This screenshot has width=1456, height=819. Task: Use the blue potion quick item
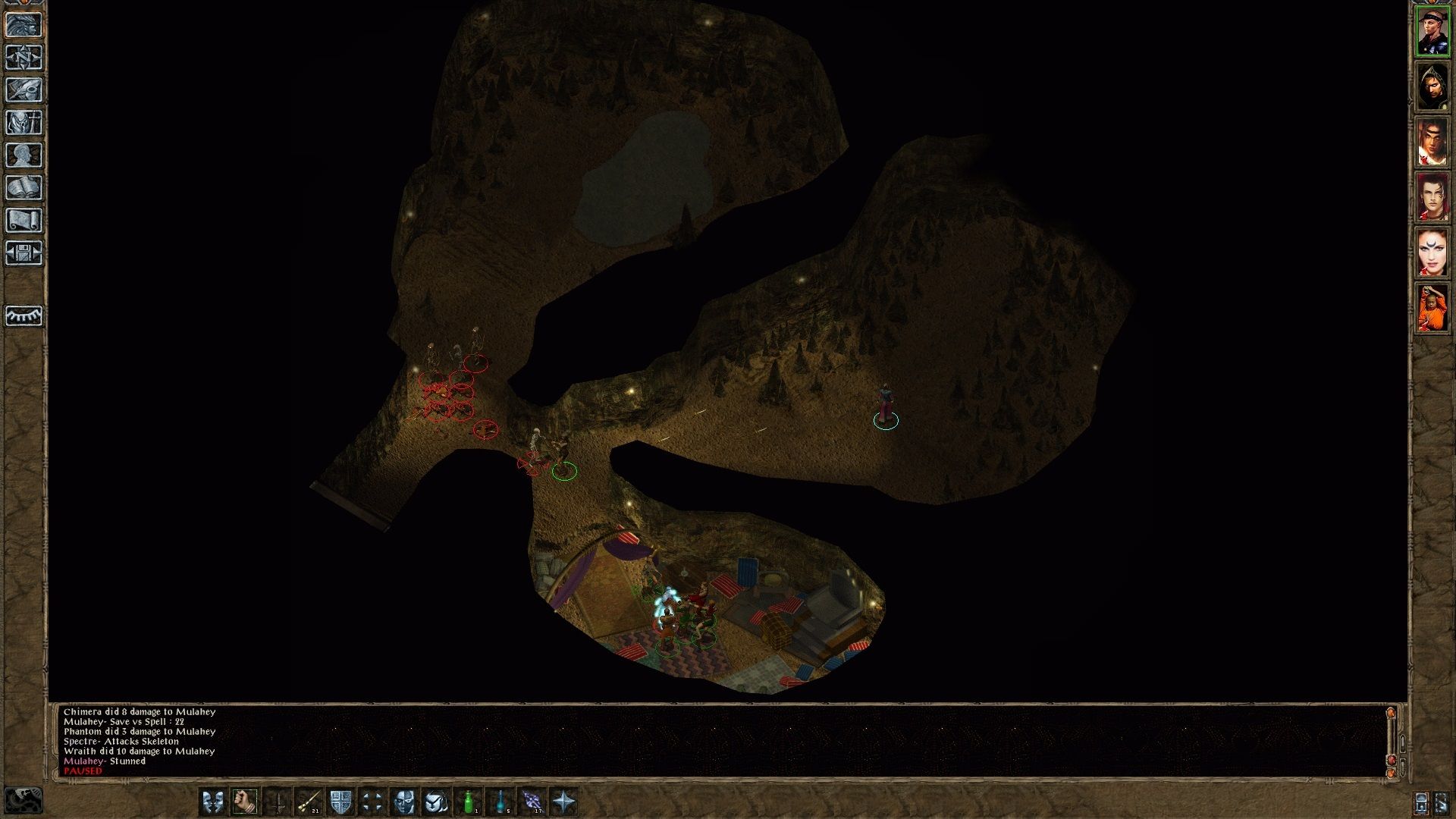click(500, 802)
